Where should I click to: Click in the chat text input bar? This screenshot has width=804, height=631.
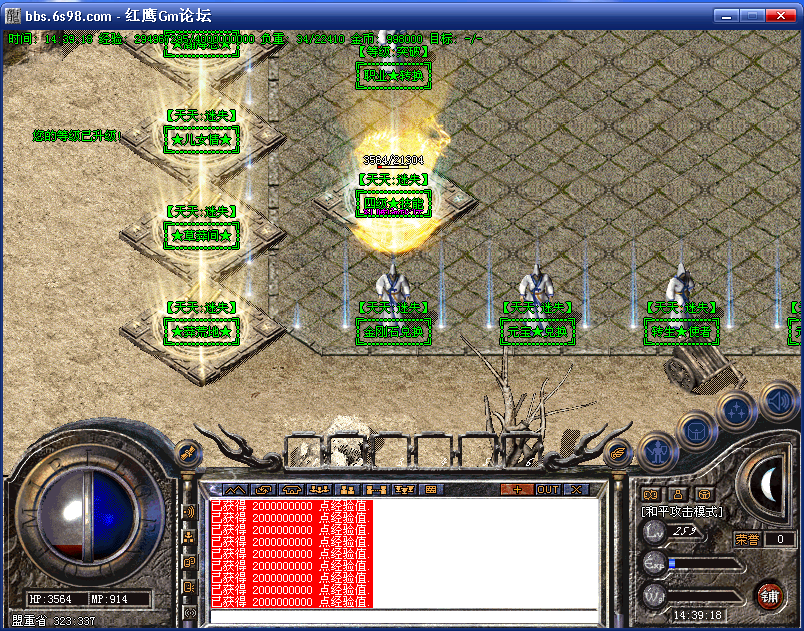click(400, 615)
